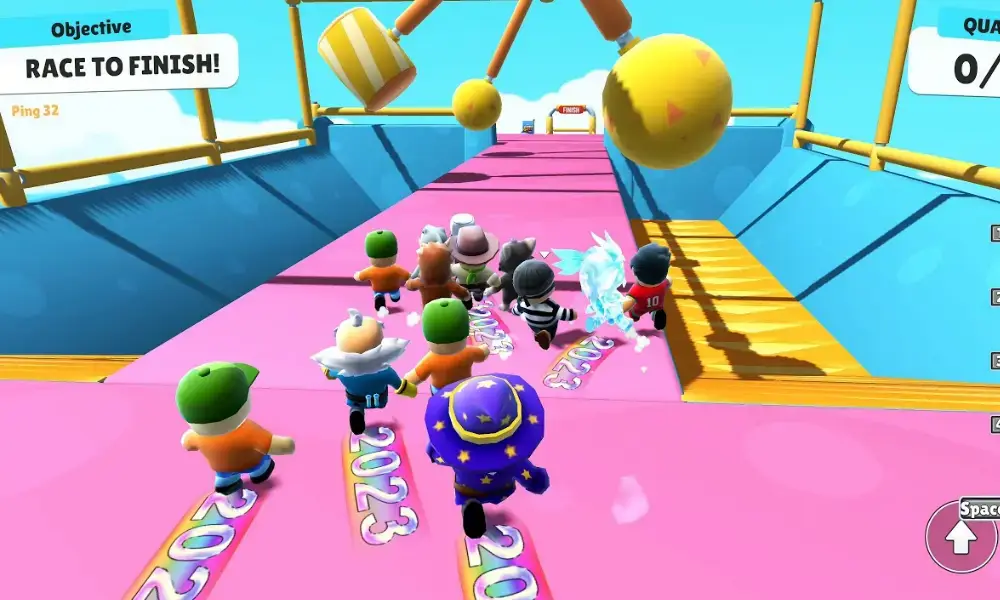This screenshot has width=1000, height=600.
Task: Tap the jump arrow button
Action: (962, 538)
